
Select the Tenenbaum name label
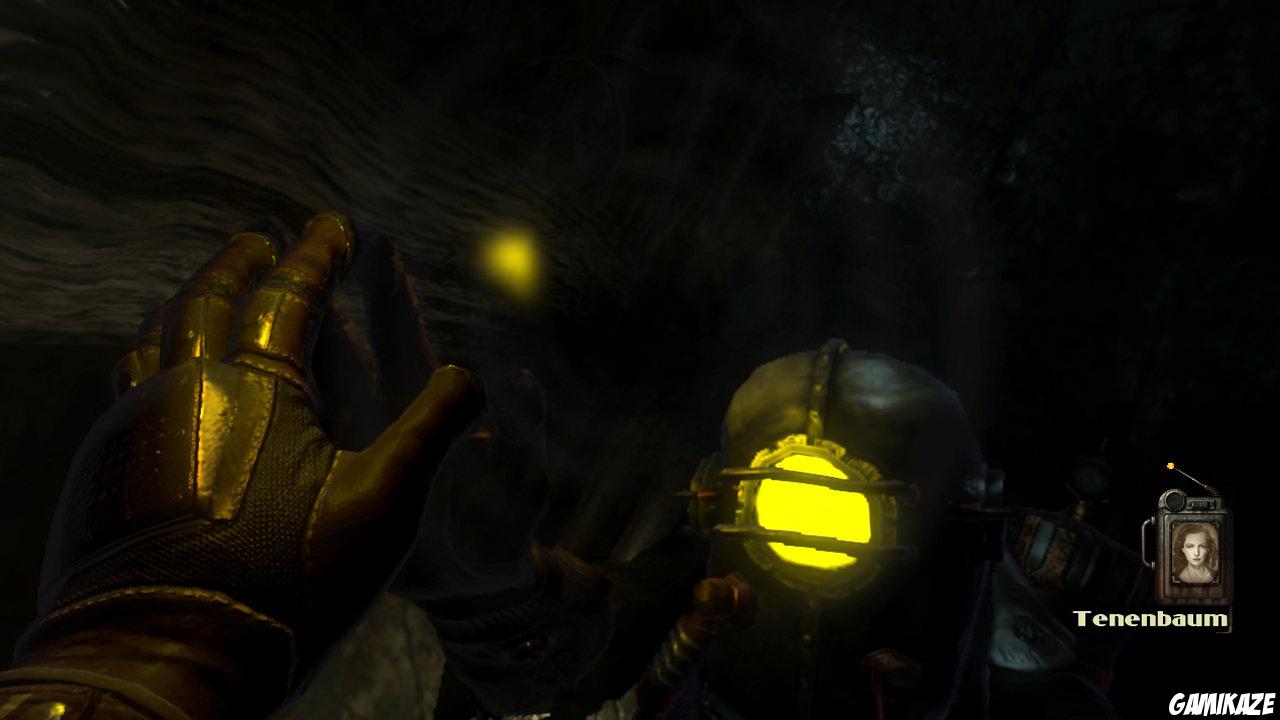click(x=1152, y=618)
